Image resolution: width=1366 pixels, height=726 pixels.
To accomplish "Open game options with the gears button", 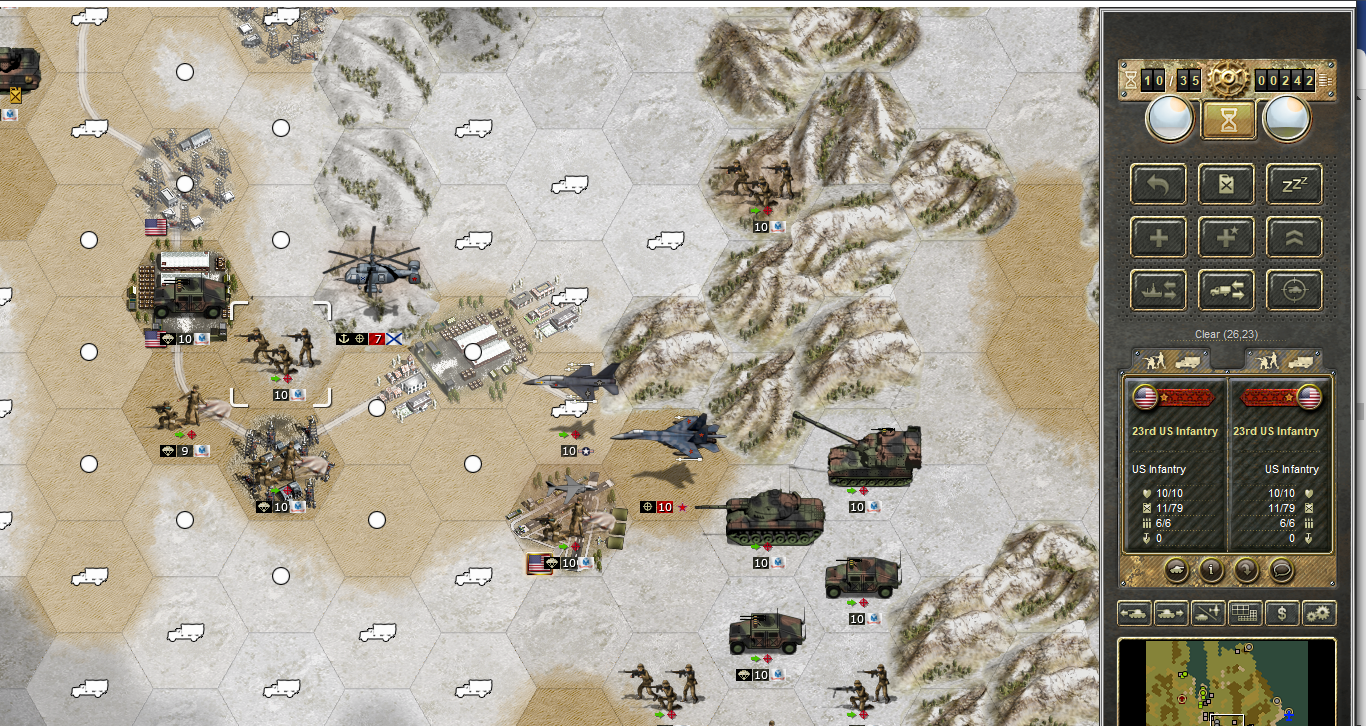I will click(x=1319, y=612).
